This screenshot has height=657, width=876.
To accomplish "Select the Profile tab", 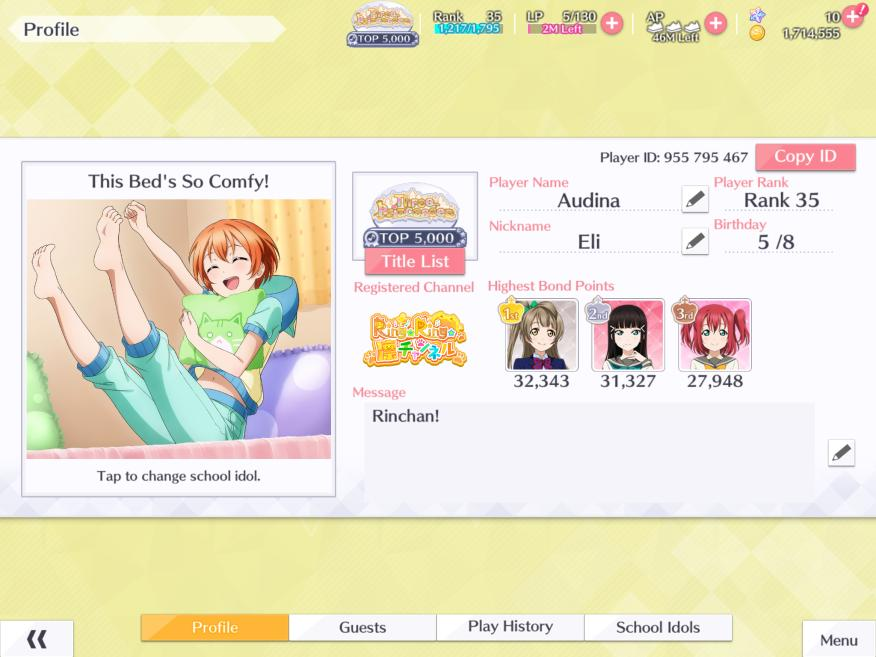I will click(215, 627).
